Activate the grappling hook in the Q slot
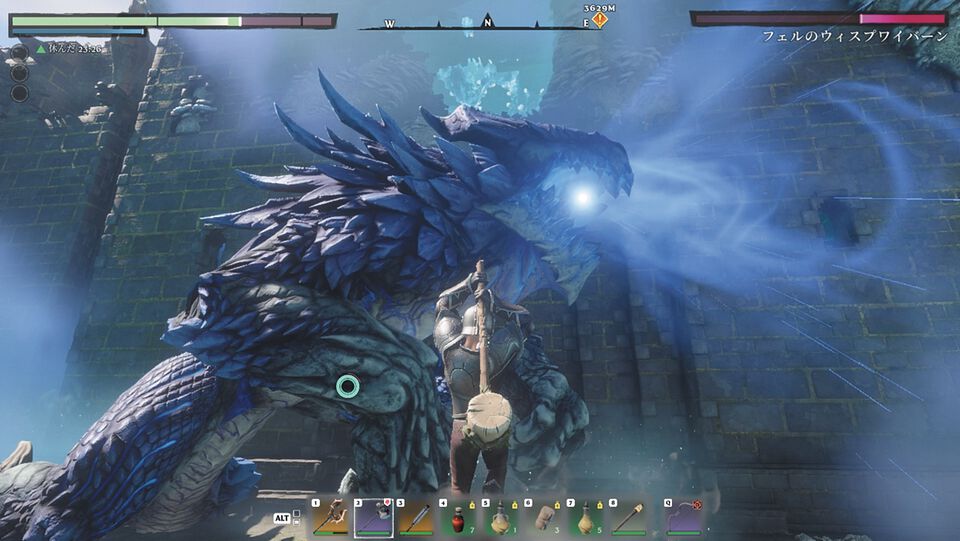This screenshot has width=960, height=541. (x=685, y=517)
